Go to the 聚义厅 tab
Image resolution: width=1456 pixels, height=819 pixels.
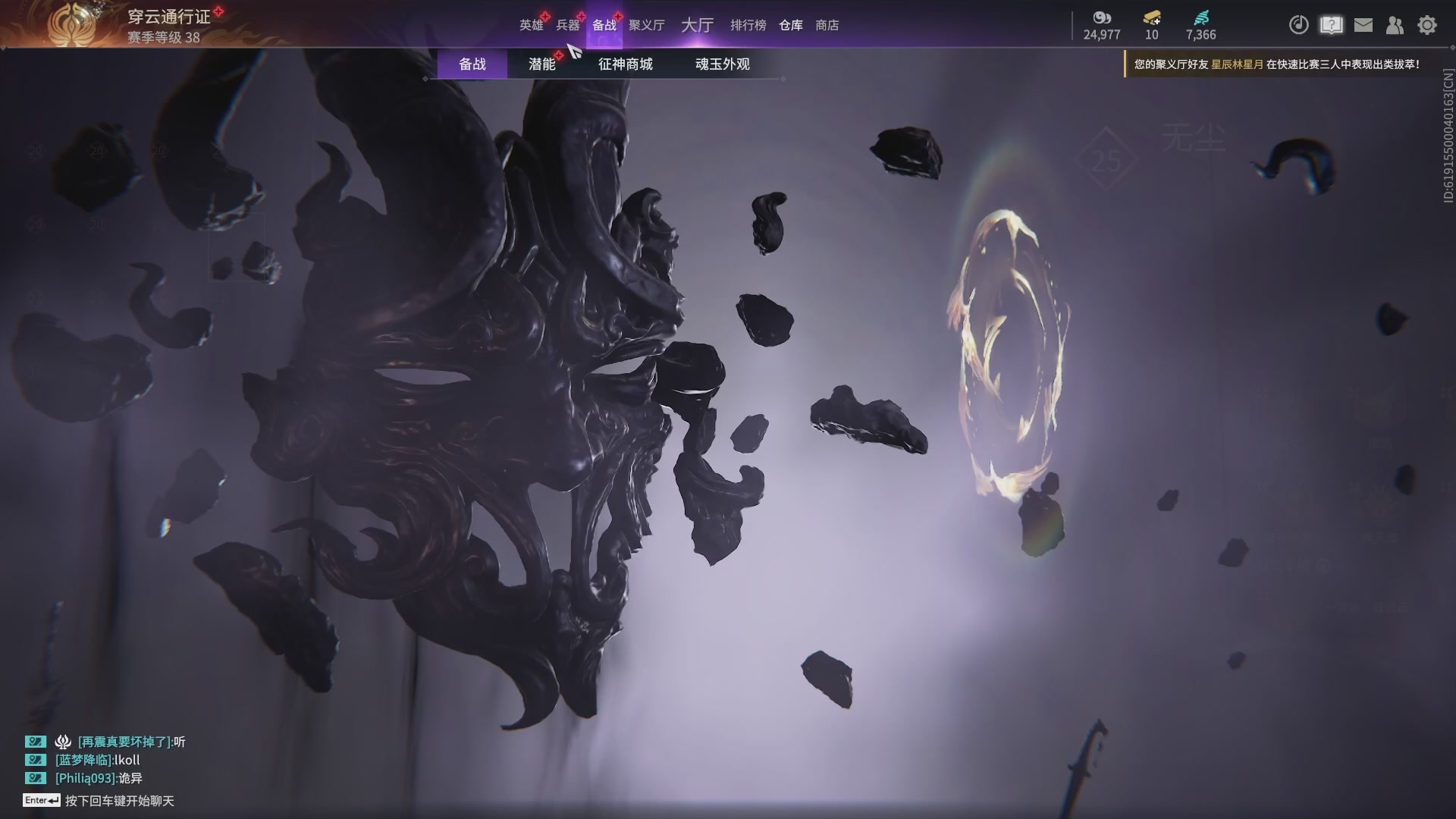pos(646,25)
